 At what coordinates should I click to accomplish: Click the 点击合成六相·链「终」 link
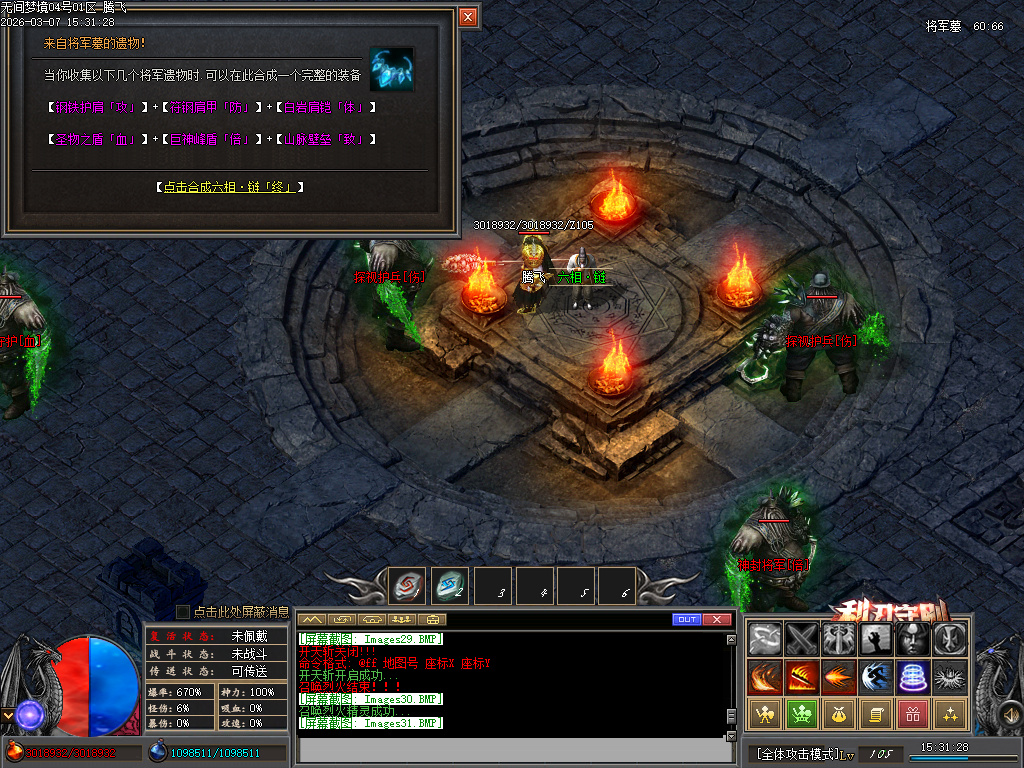click(x=229, y=187)
